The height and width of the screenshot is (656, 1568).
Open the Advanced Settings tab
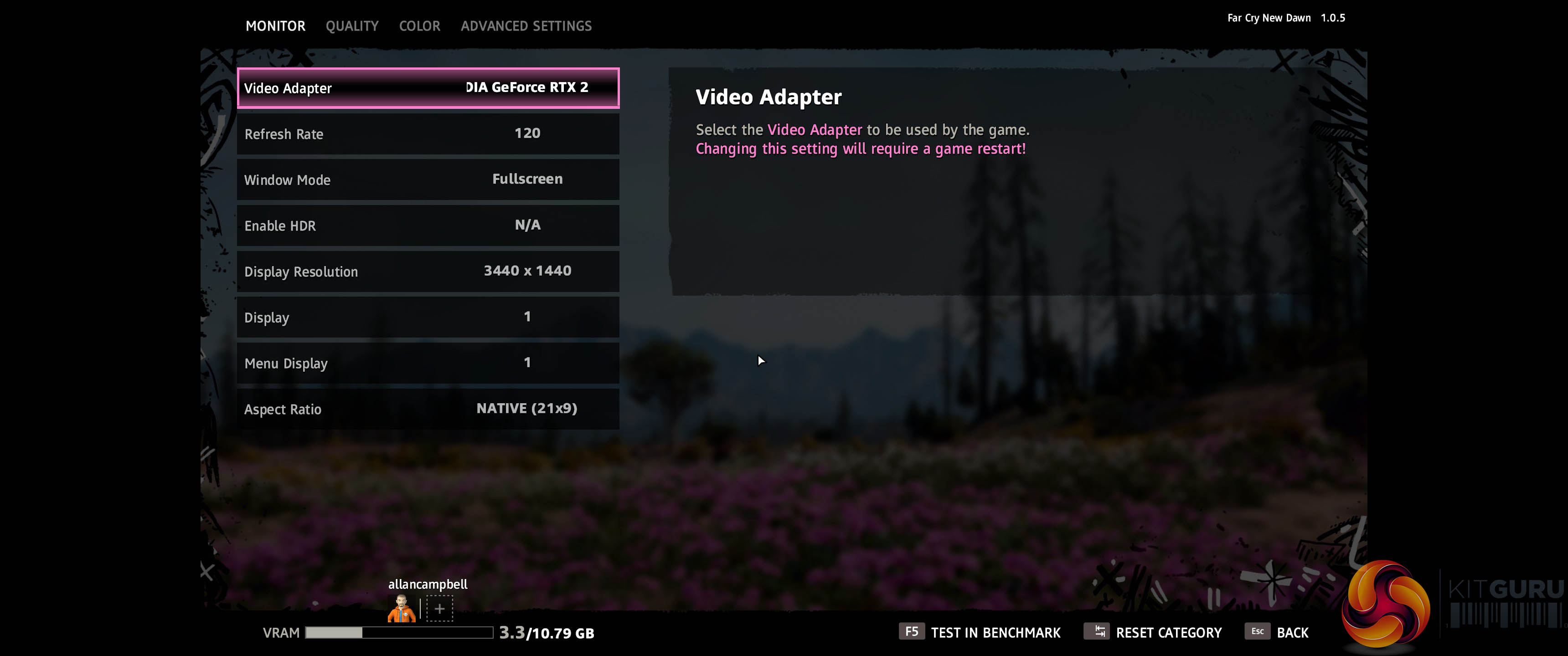click(x=526, y=26)
